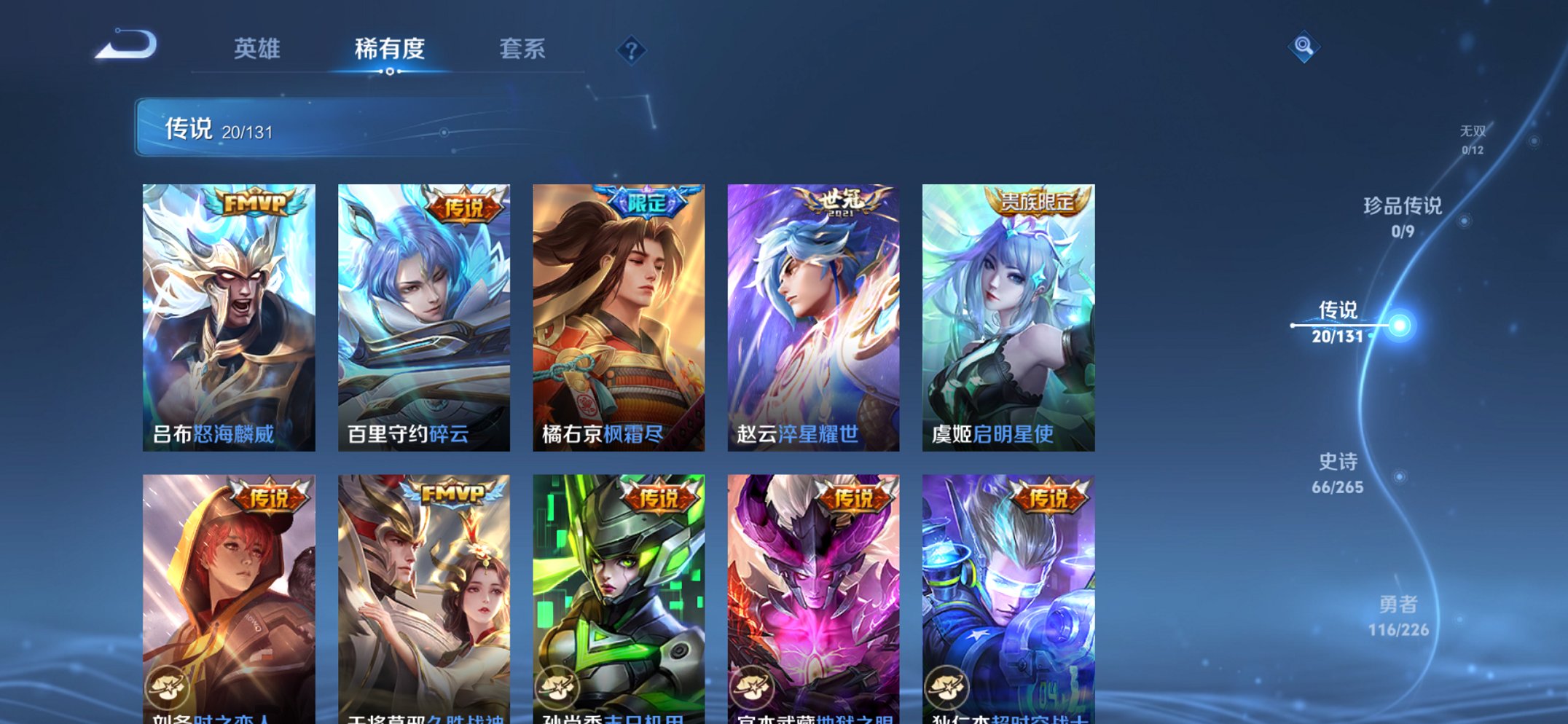This screenshot has height=724, width=1568.
Task: Open the search with the magnifier icon
Action: tap(1306, 47)
